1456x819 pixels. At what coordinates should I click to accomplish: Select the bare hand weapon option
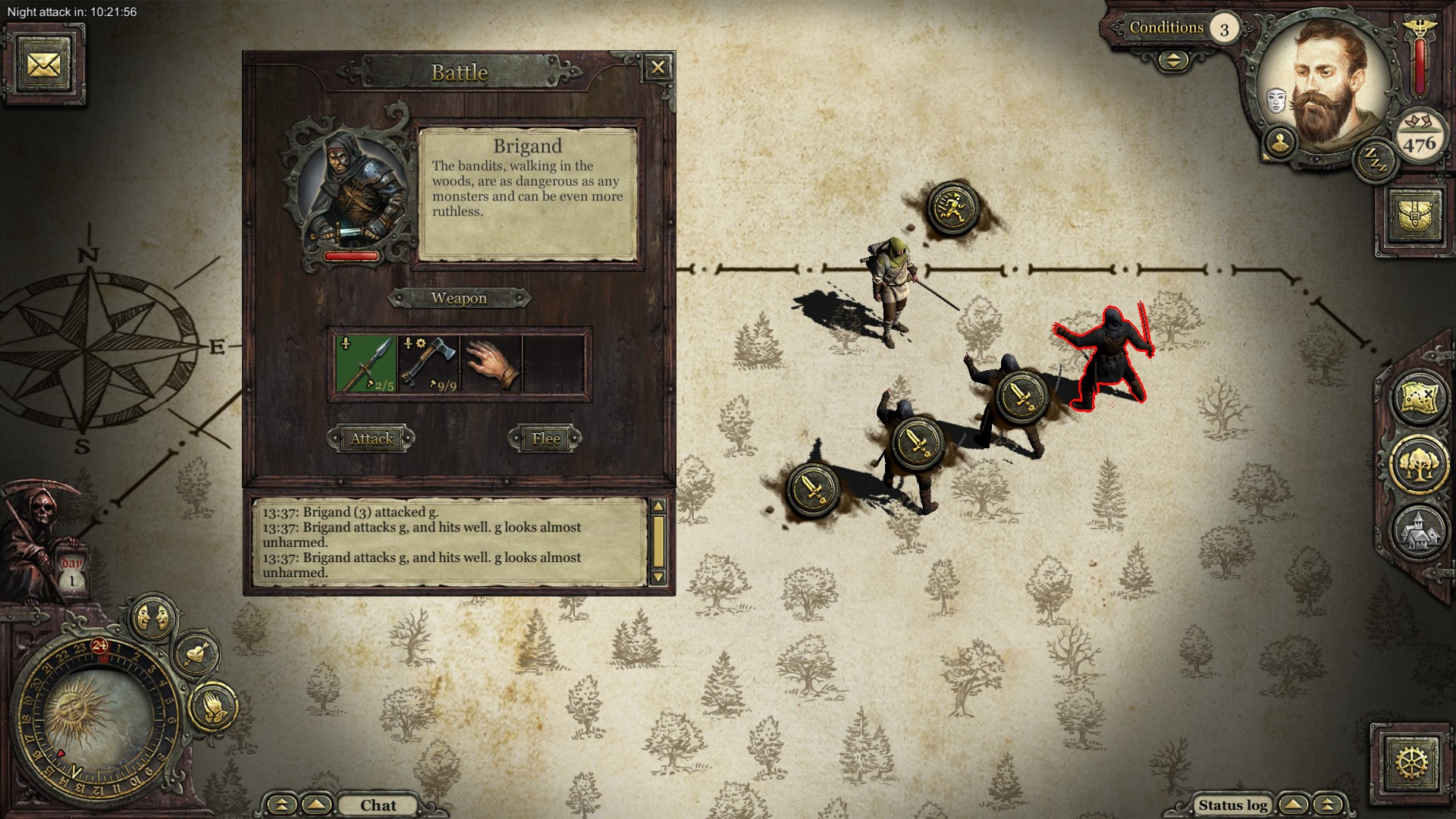tap(491, 365)
